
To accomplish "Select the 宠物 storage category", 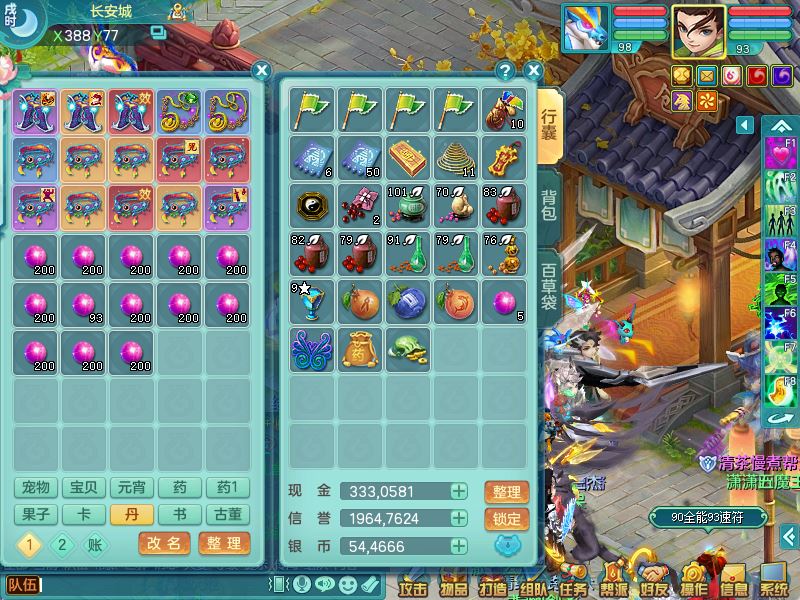I will tap(35, 488).
